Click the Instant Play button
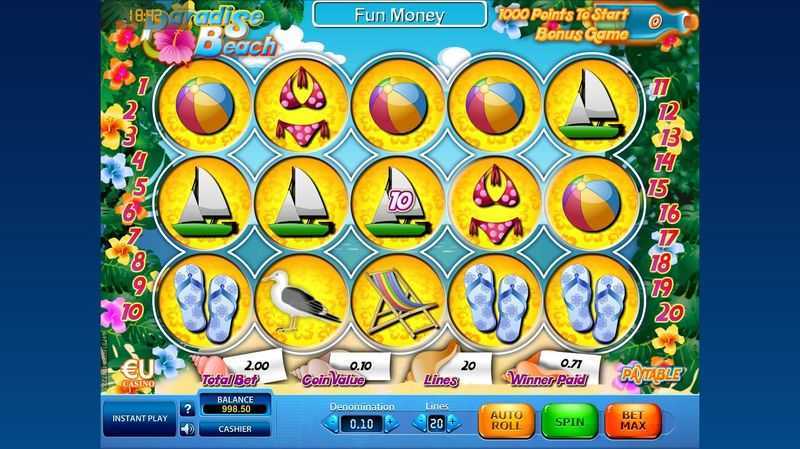Image resolution: width=800 pixels, height=449 pixels. 138,420
